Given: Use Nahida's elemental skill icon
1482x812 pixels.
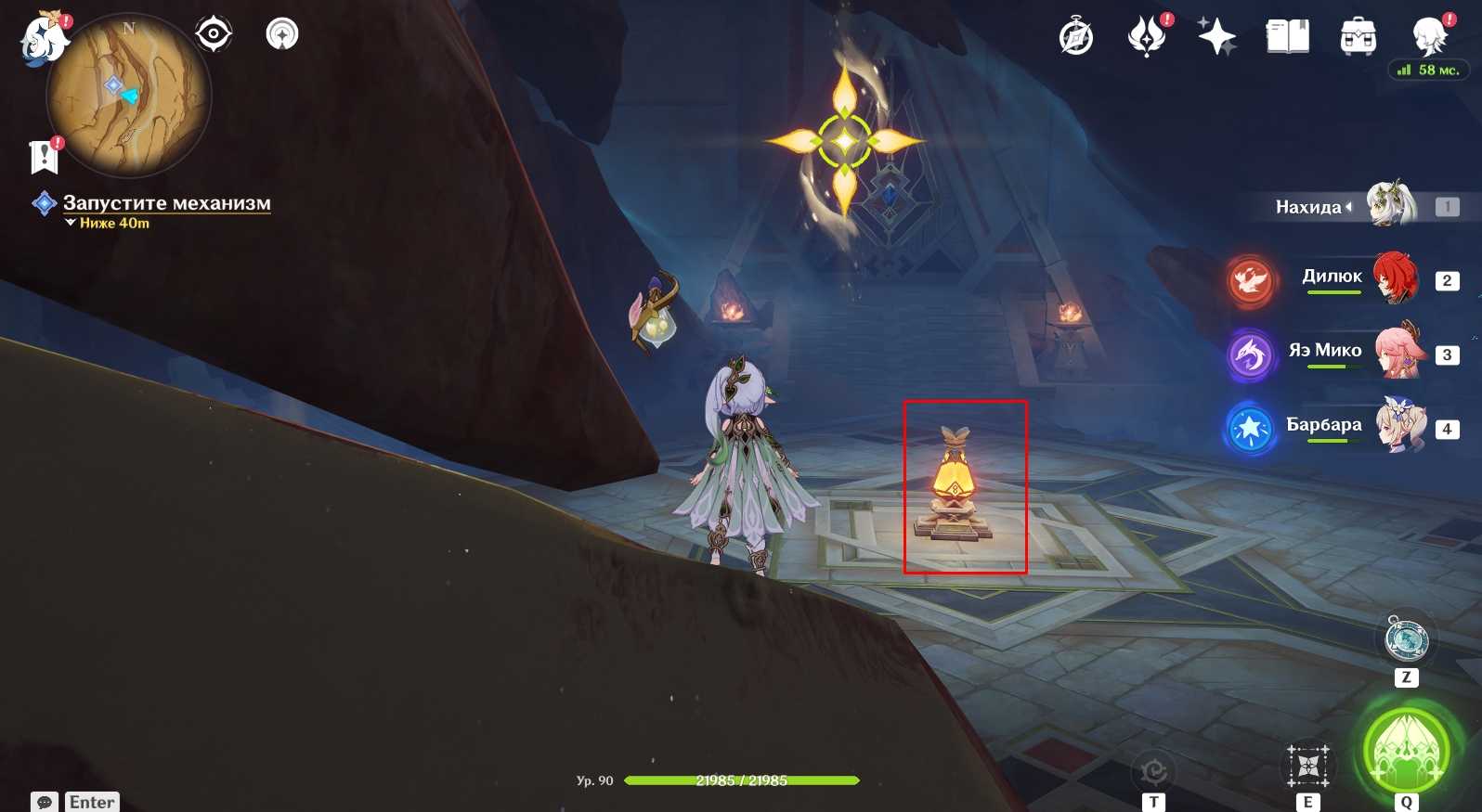Looking at the screenshot, I should point(1307,767).
